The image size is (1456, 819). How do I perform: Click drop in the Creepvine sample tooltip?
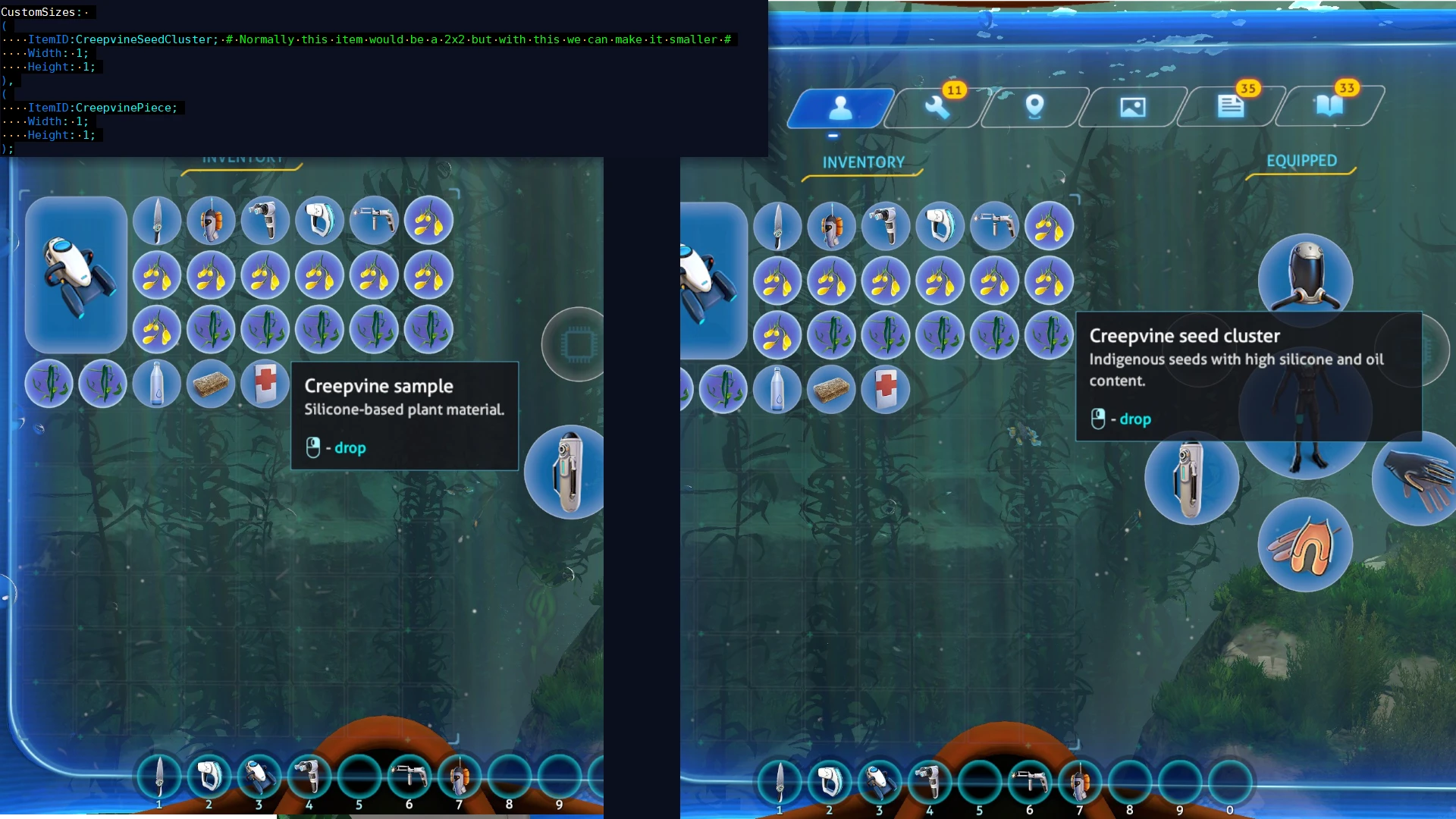(x=350, y=447)
